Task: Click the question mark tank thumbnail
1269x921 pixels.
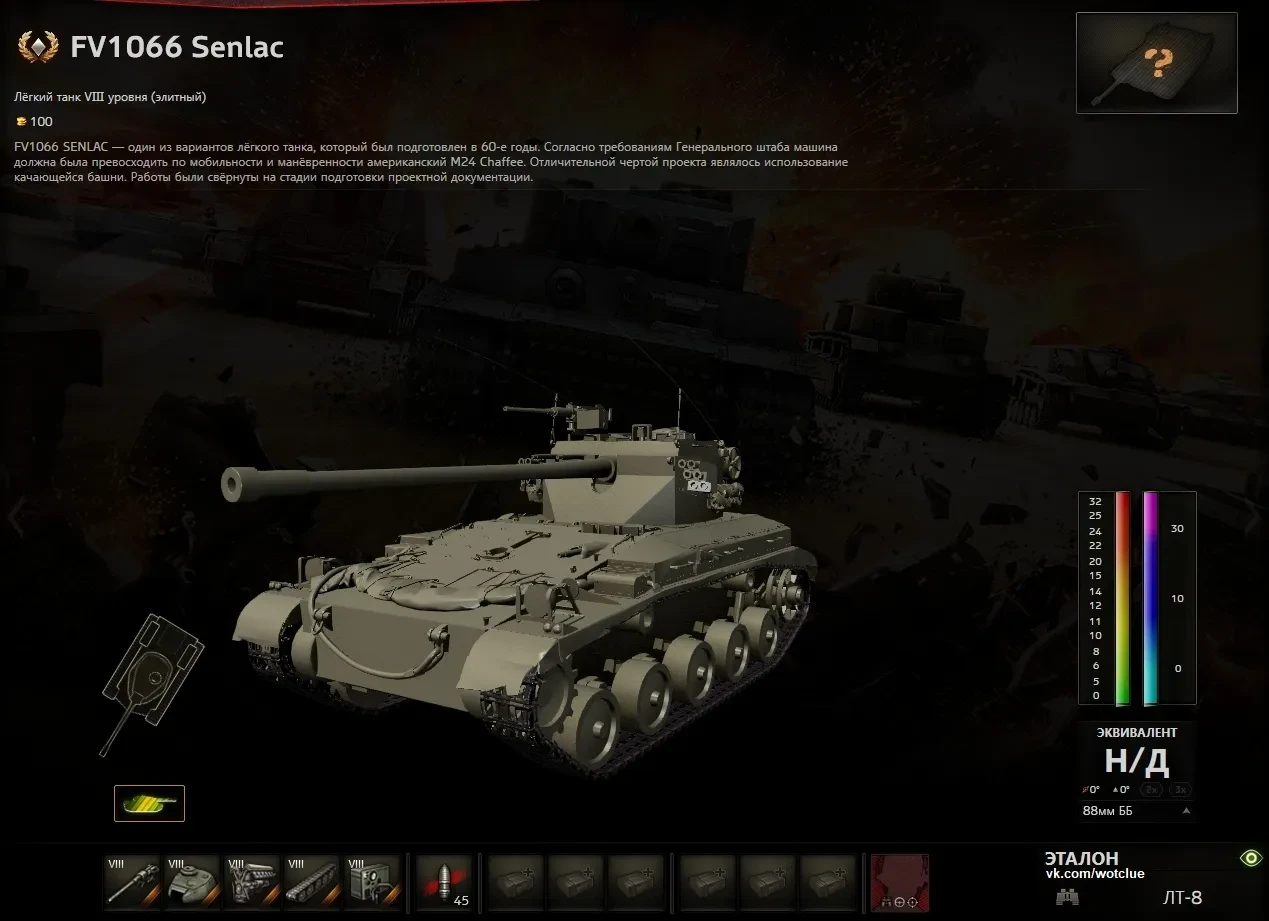Action: 1156,63
